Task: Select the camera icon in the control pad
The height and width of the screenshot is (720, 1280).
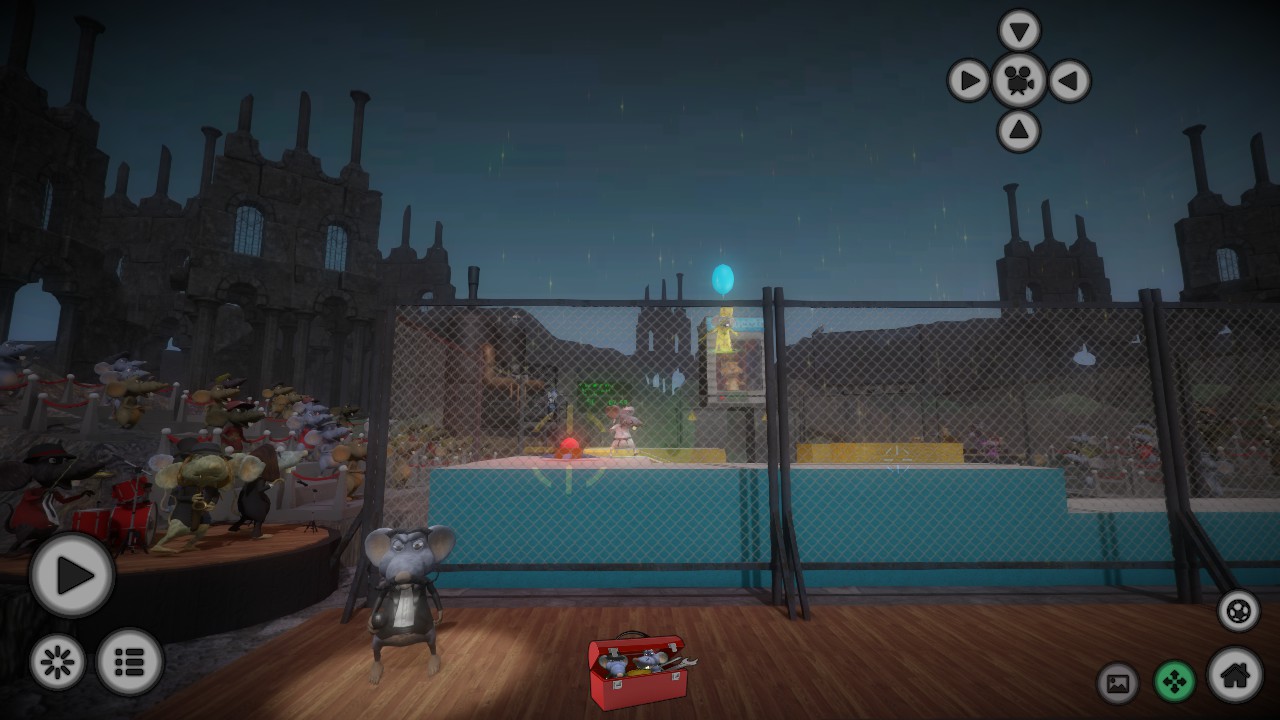Action: [1017, 80]
